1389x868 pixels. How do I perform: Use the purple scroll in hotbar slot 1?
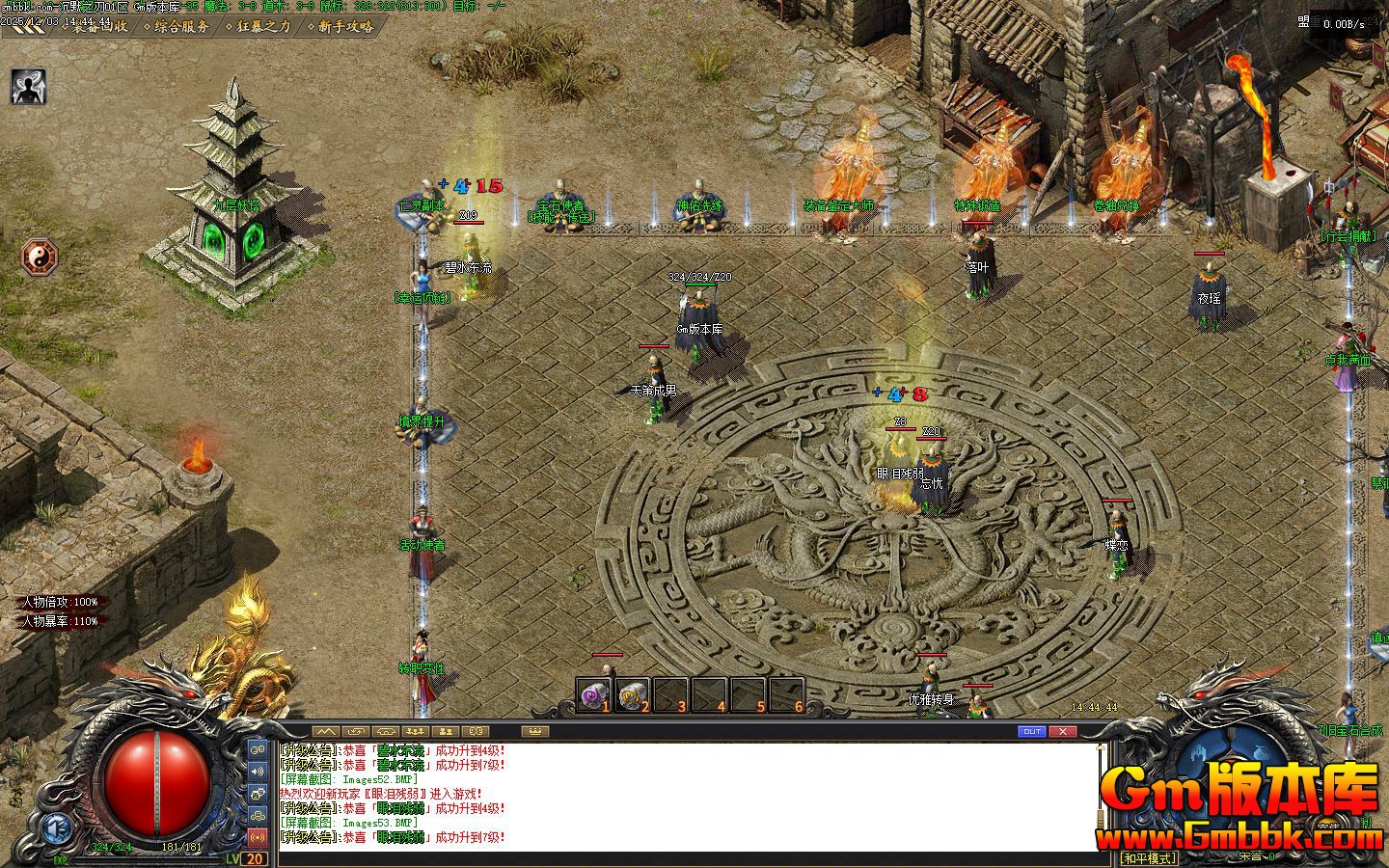click(593, 695)
